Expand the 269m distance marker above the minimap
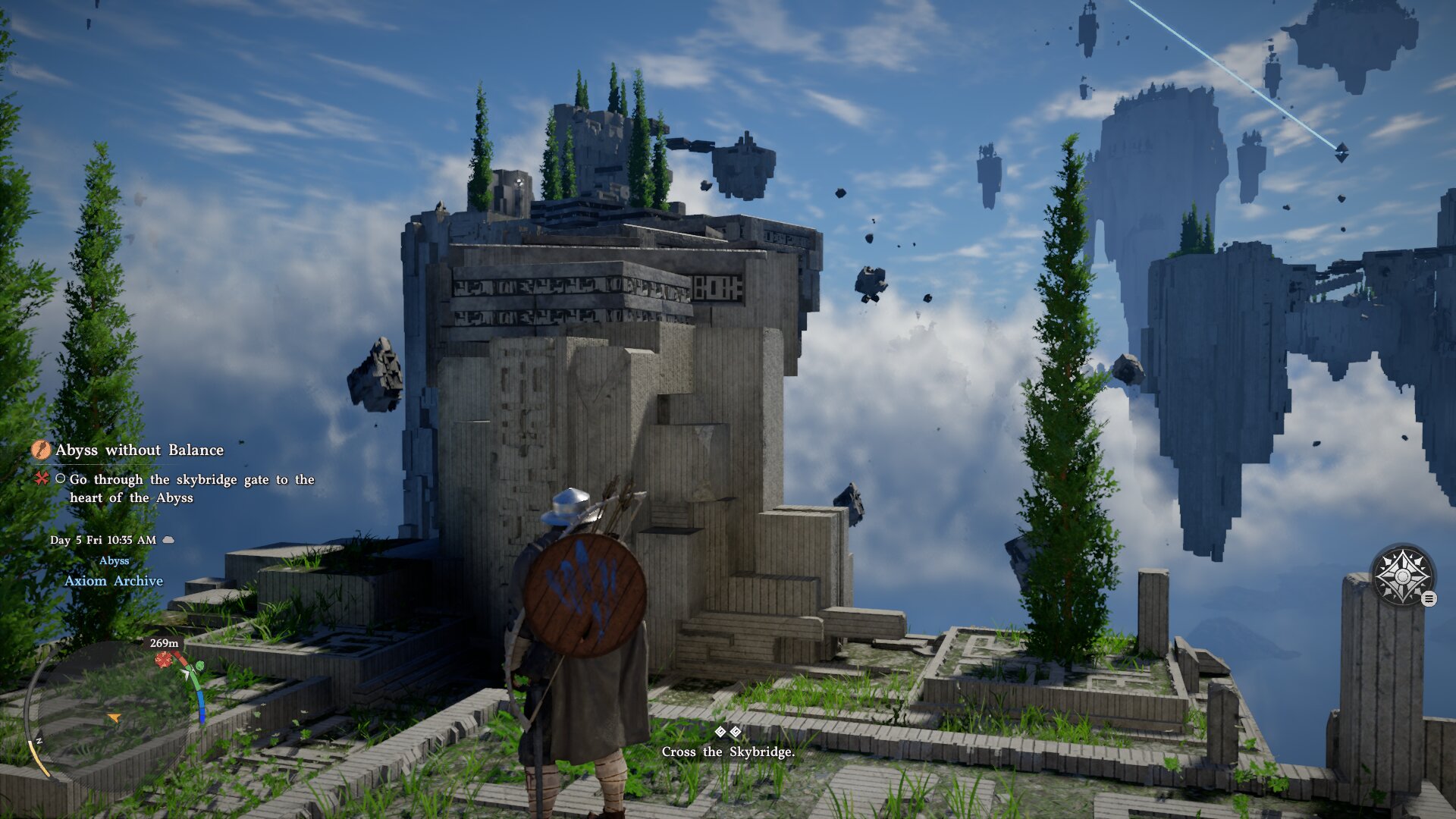 pos(164,643)
